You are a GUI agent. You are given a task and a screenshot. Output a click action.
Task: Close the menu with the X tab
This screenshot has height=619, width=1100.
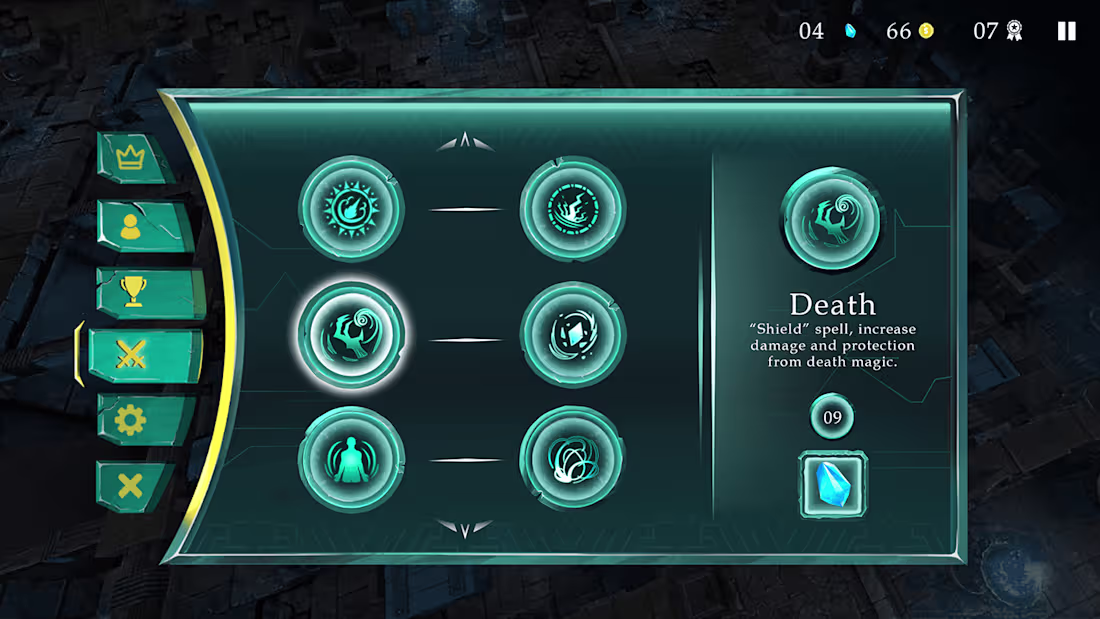pos(131,486)
